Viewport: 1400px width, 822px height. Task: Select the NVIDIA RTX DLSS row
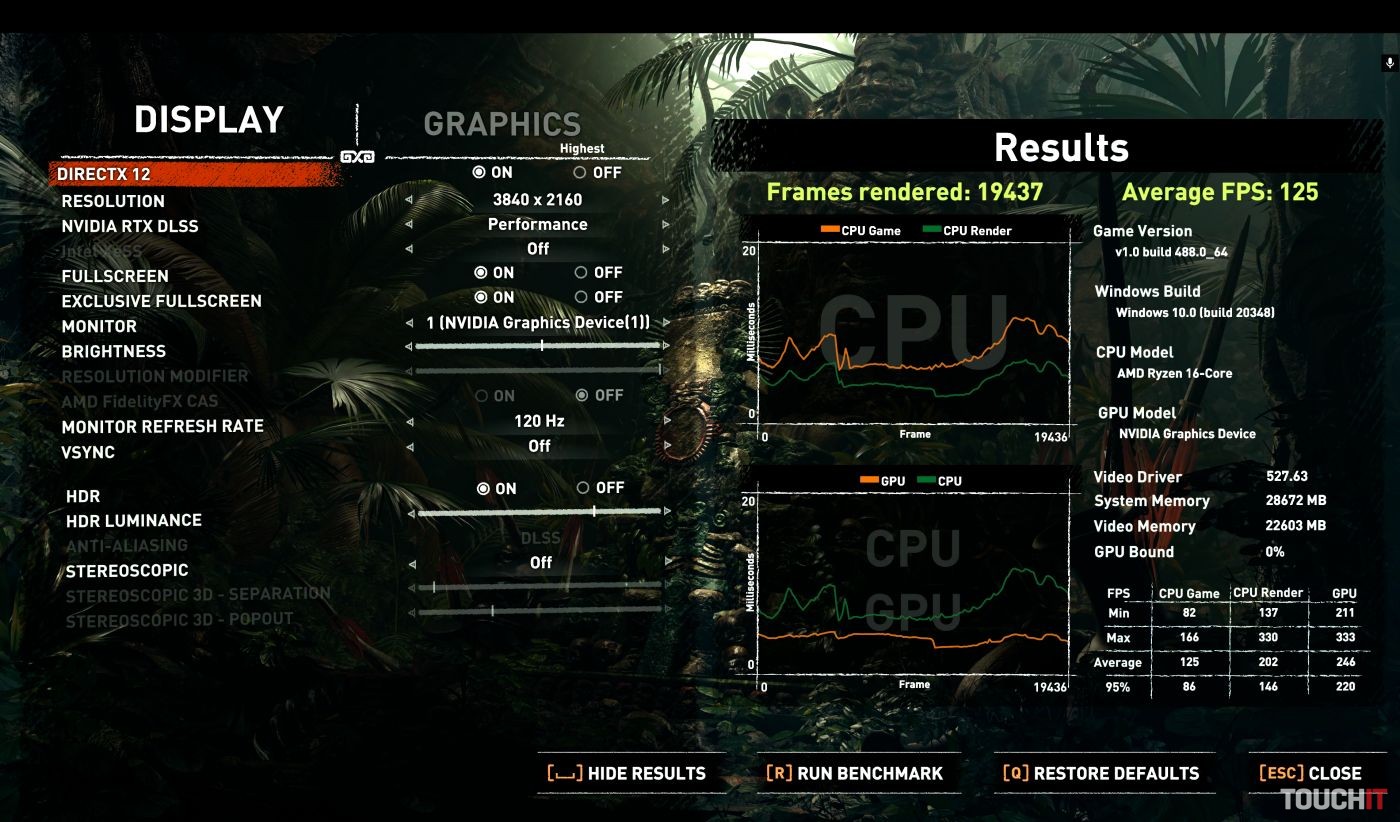pos(130,226)
